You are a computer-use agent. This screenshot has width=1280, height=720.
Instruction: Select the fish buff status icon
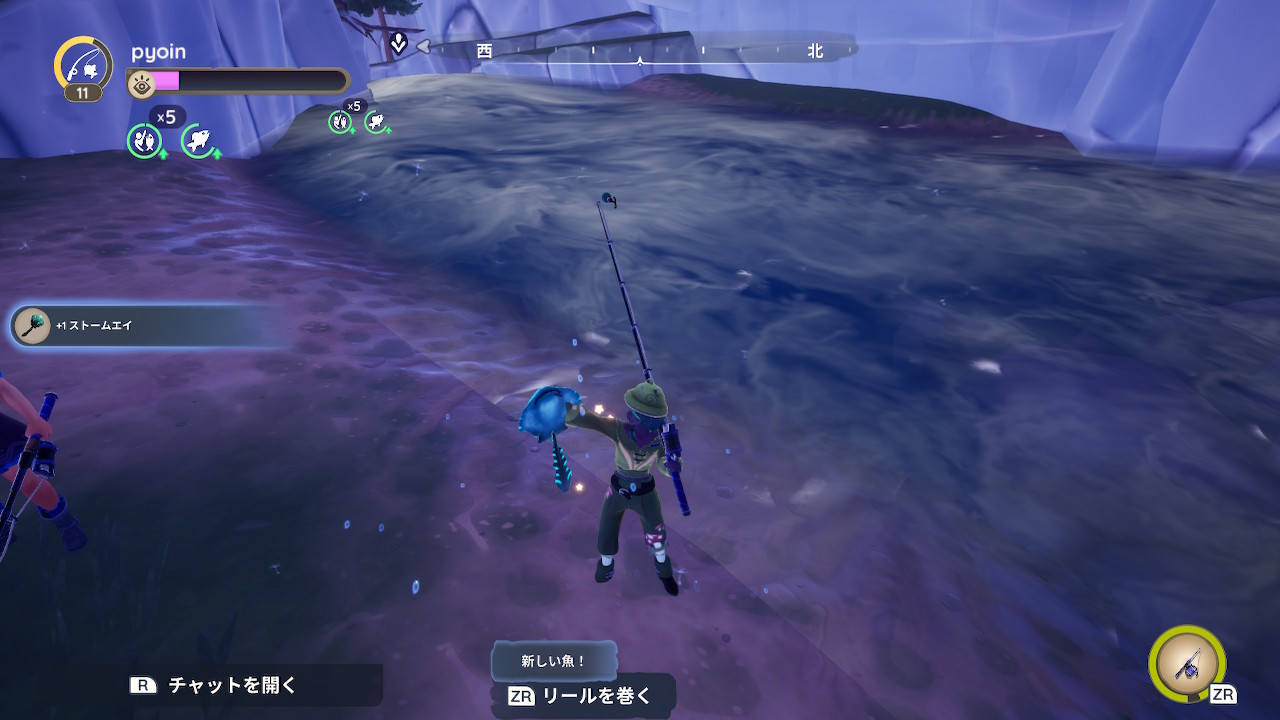(199, 141)
